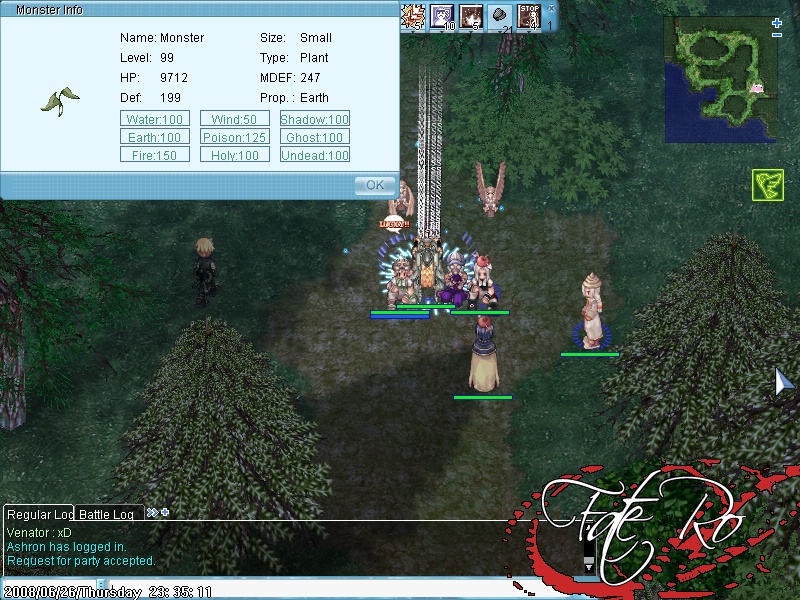This screenshot has width=800, height=600.
Task: Activate the STOP skill icon on the hotbar
Action: coord(529,16)
